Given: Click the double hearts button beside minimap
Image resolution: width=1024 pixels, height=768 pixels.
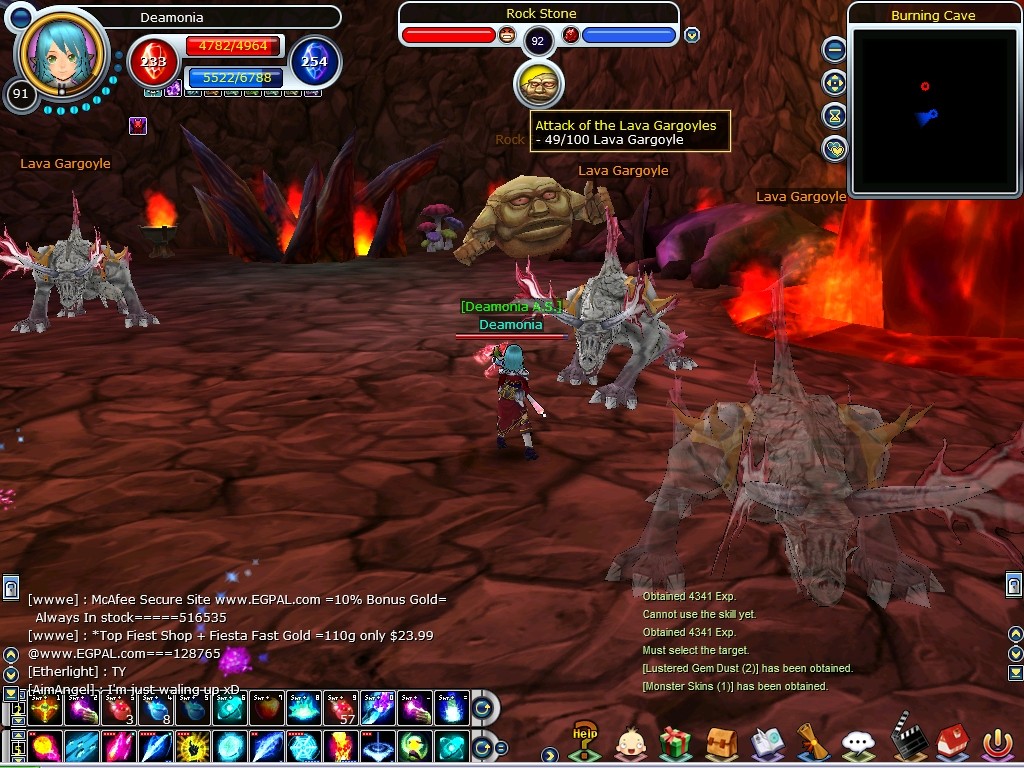Looking at the screenshot, I should [834, 148].
